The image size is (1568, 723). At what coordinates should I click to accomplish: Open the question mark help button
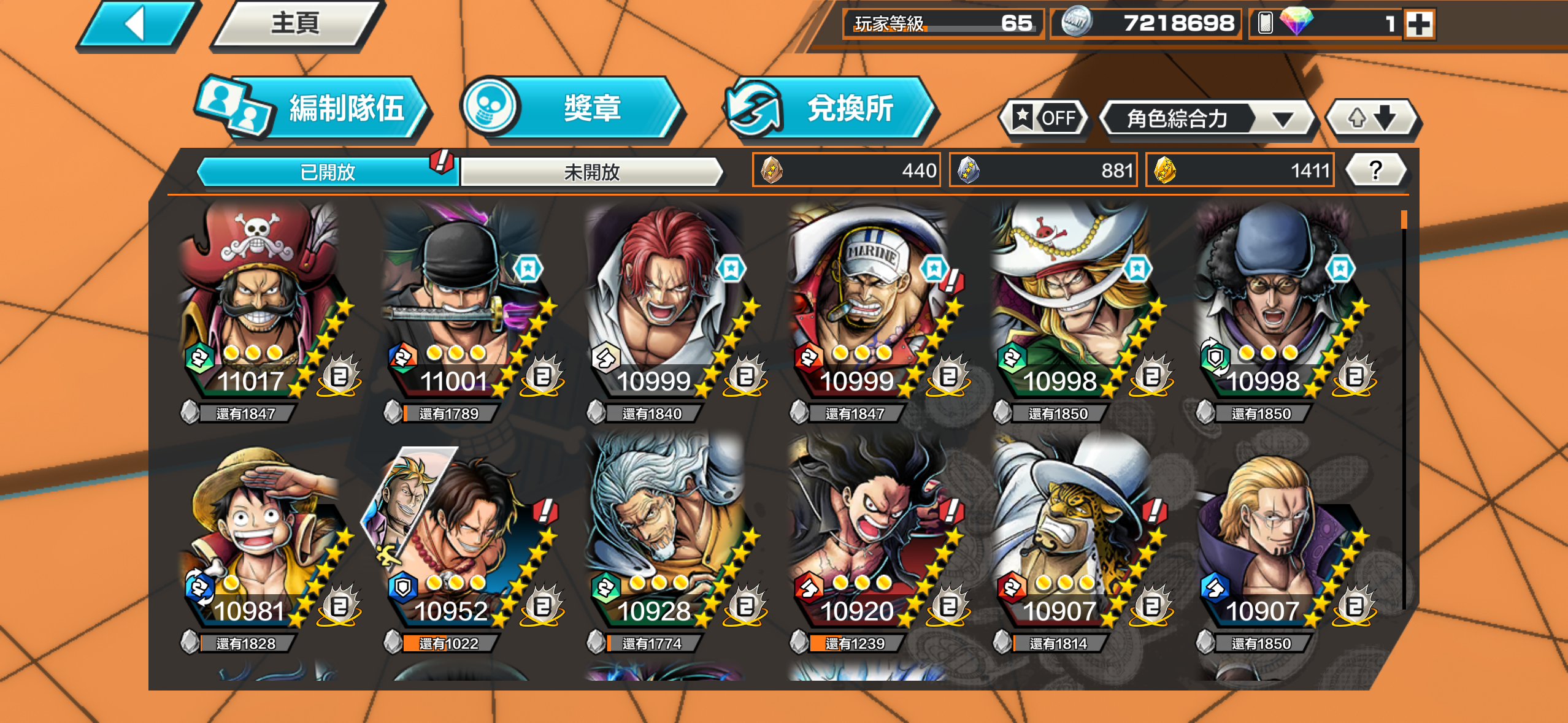[x=1375, y=170]
